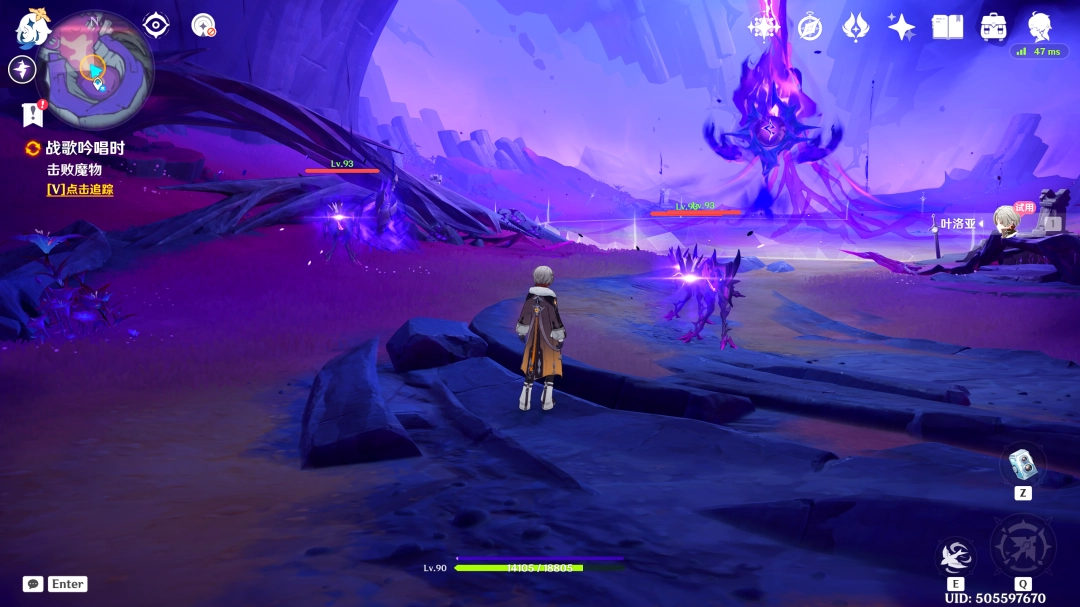Click the 点击追踪 tracking link

80,189
